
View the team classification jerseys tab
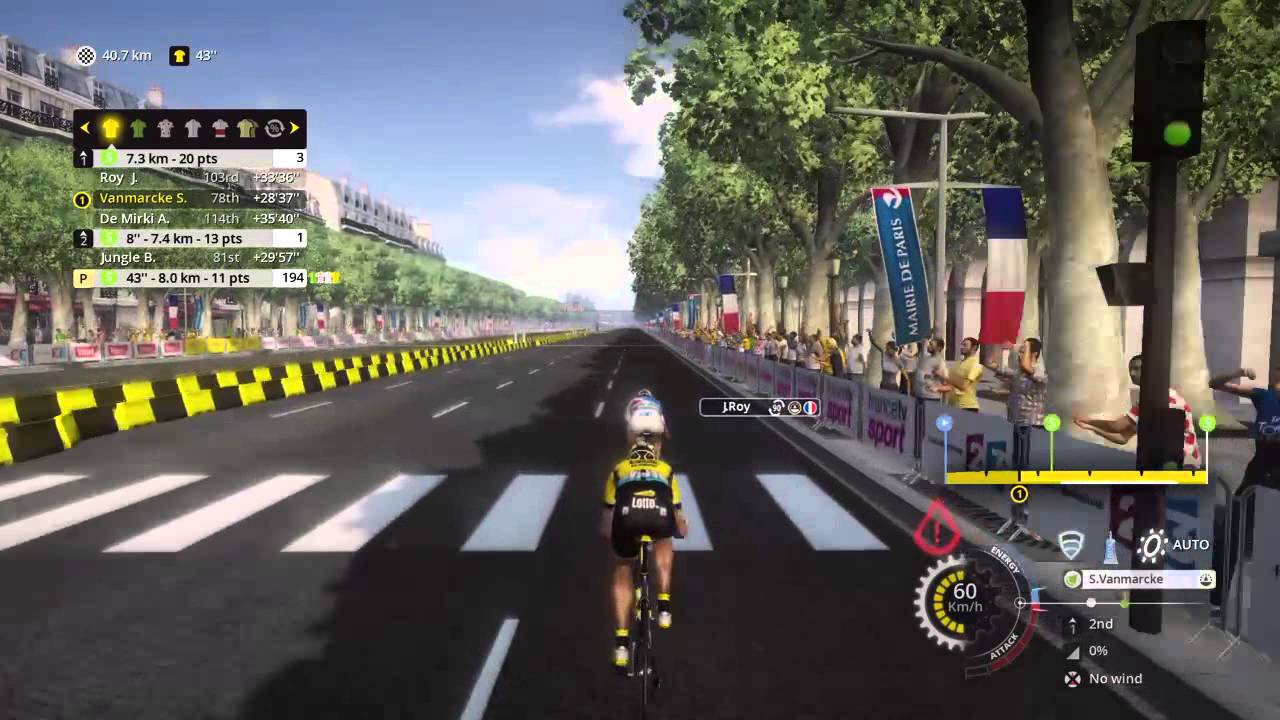246,128
